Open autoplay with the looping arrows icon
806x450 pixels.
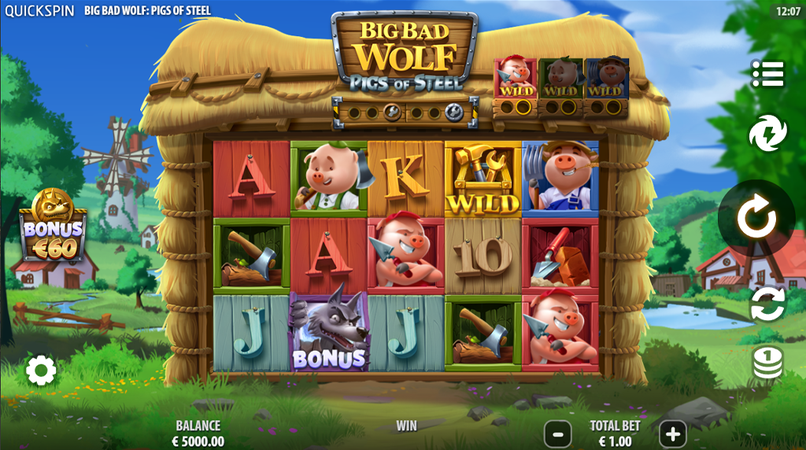coord(767,304)
